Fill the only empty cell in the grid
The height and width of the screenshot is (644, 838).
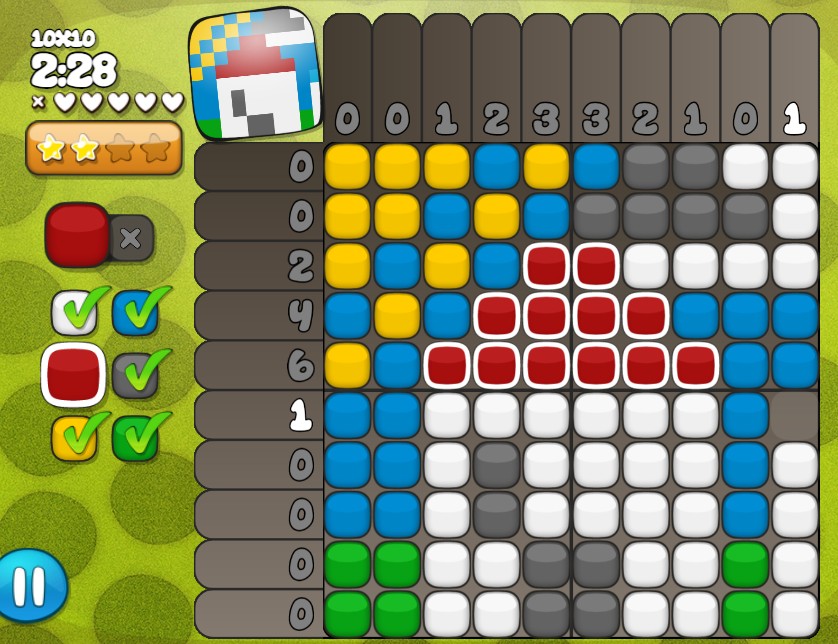(794, 414)
